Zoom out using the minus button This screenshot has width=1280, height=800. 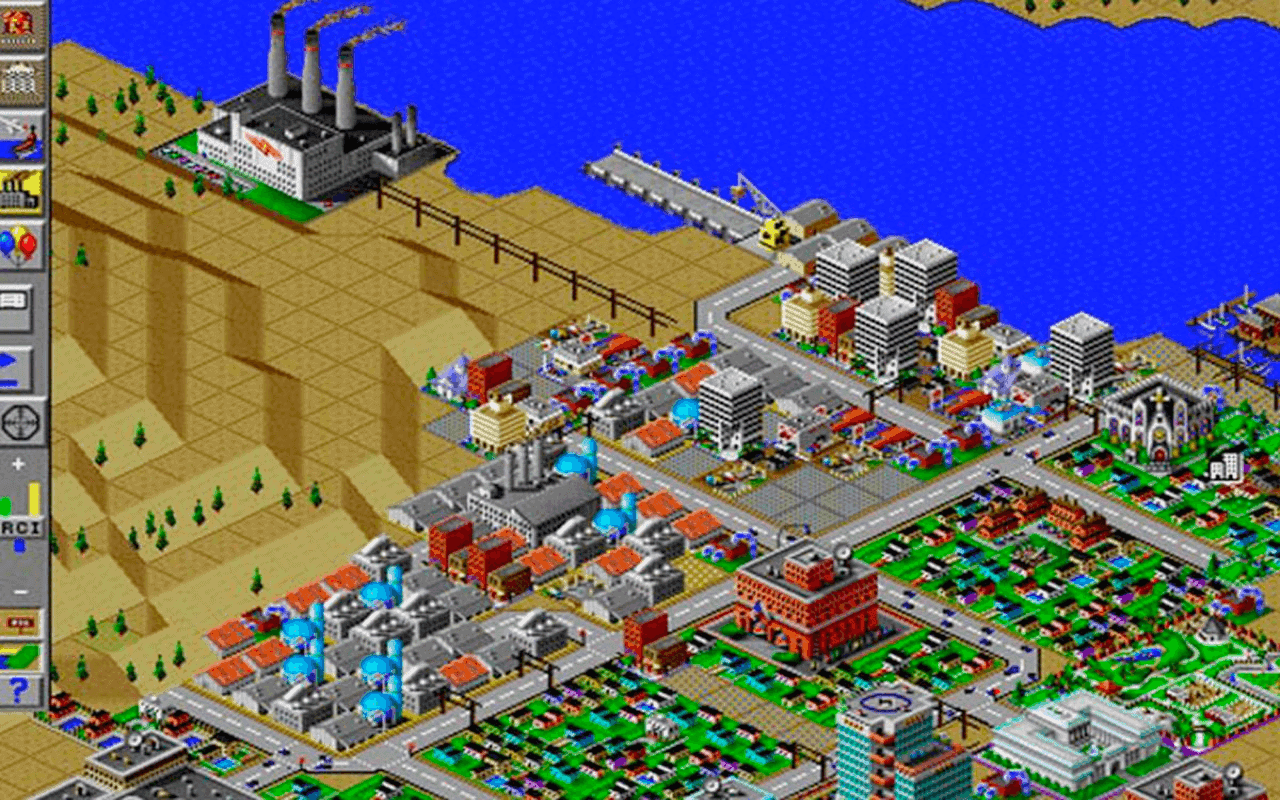[x=18, y=592]
